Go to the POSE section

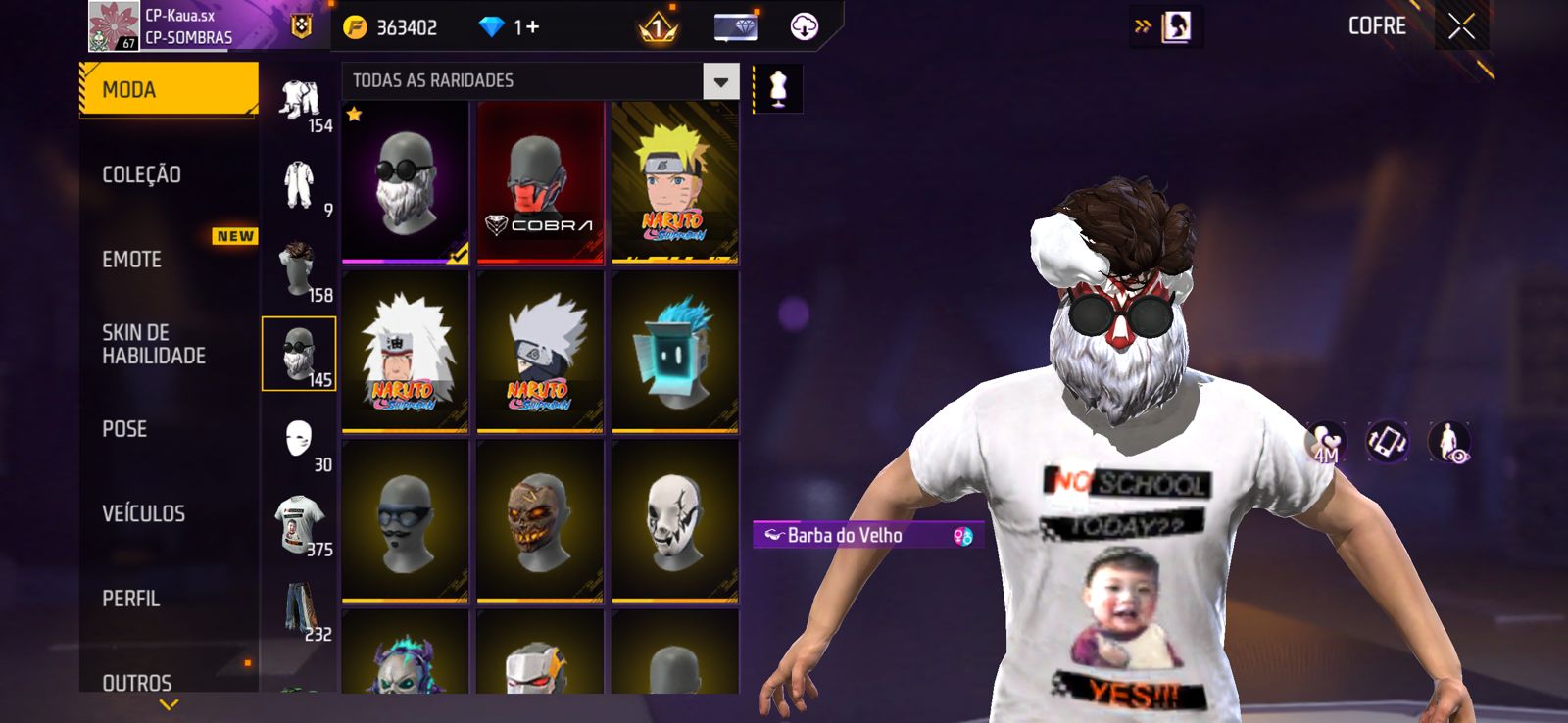pyautogui.click(x=125, y=429)
